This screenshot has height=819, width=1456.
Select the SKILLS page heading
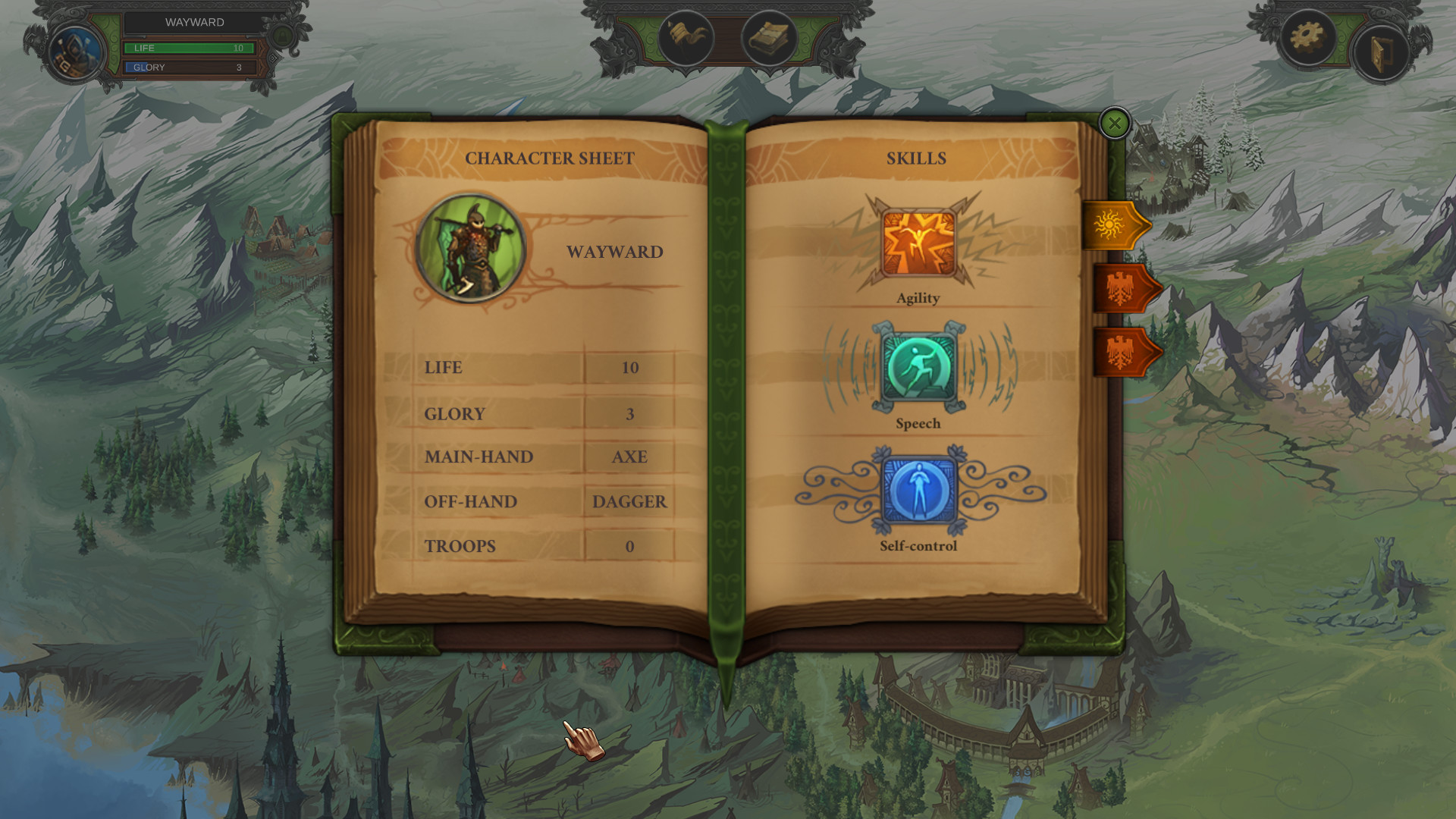[917, 158]
